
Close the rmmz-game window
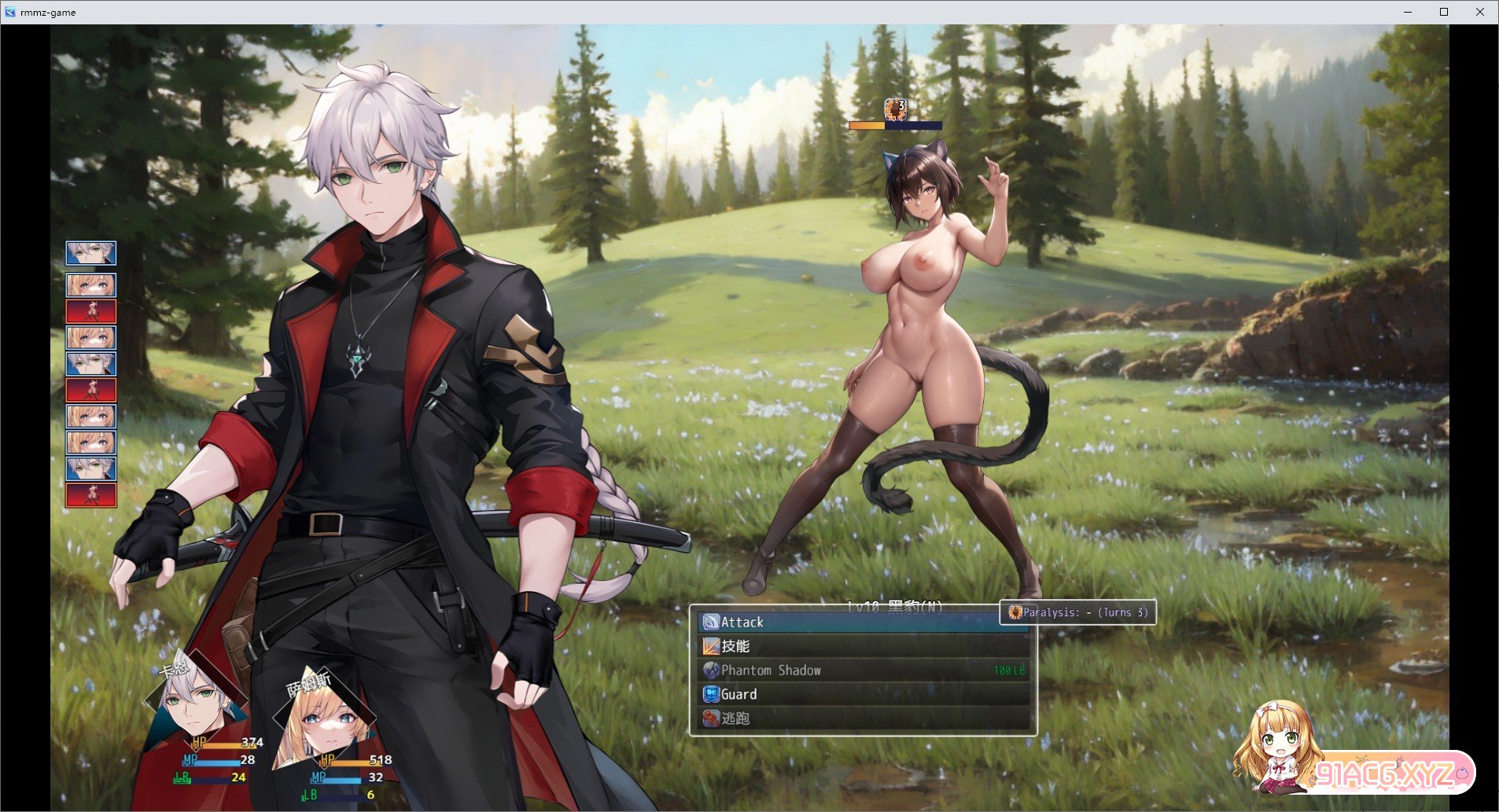[1479, 12]
